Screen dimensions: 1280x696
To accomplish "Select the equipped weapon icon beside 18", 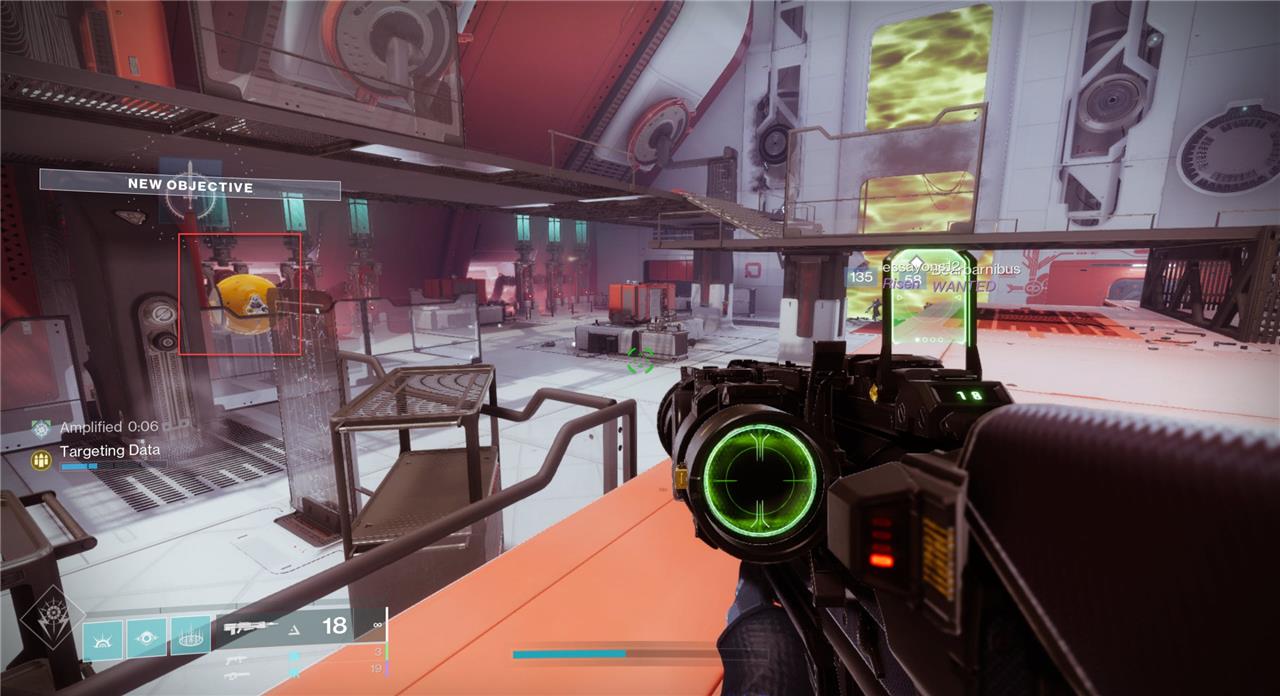I will pos(251,627).
